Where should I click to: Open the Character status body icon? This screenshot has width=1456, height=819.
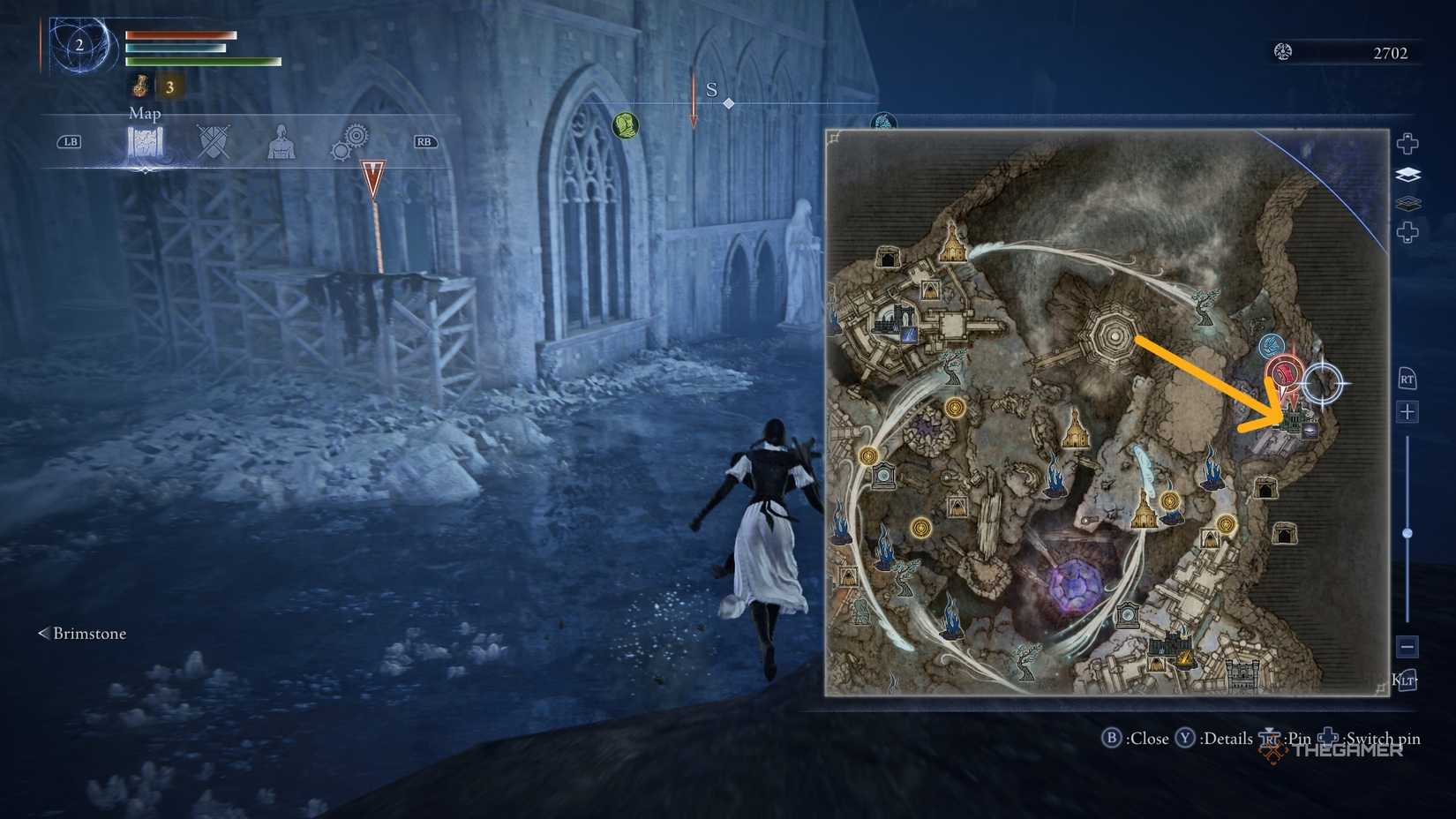click(x=282, y=141)
